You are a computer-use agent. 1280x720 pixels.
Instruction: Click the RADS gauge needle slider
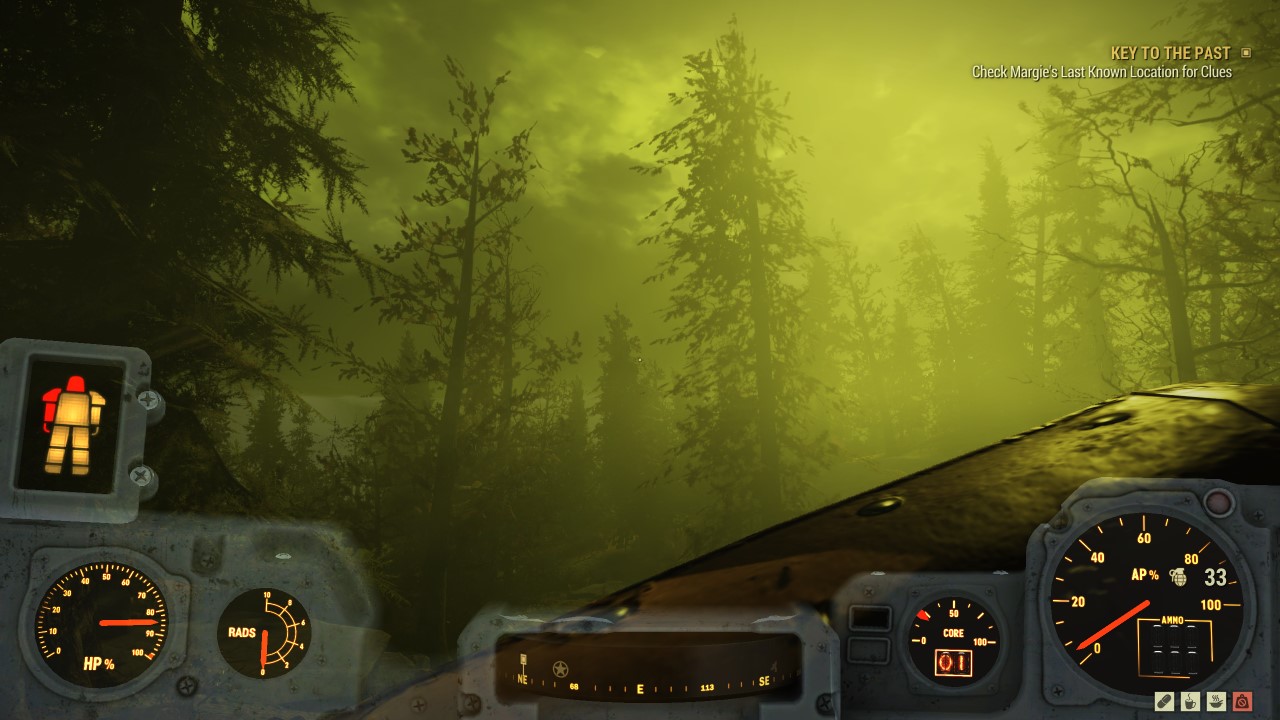pos(262,645)
